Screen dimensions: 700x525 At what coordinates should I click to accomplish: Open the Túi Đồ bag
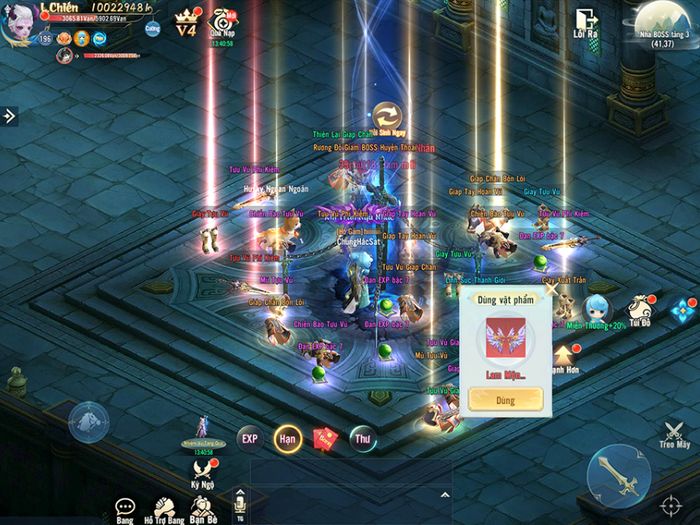(639, 310)
